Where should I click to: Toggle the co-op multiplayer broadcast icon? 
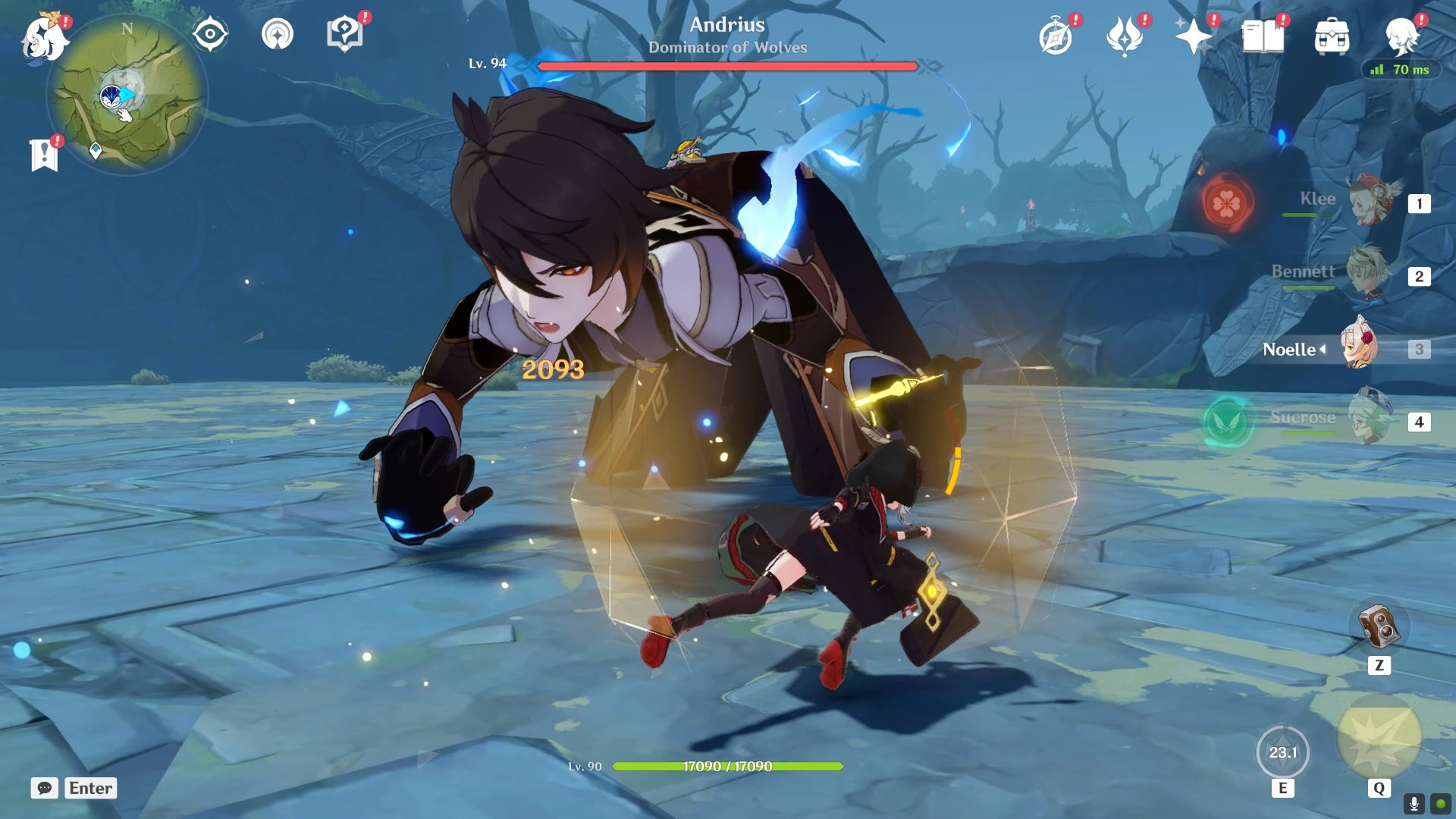[x=278, y=33]
